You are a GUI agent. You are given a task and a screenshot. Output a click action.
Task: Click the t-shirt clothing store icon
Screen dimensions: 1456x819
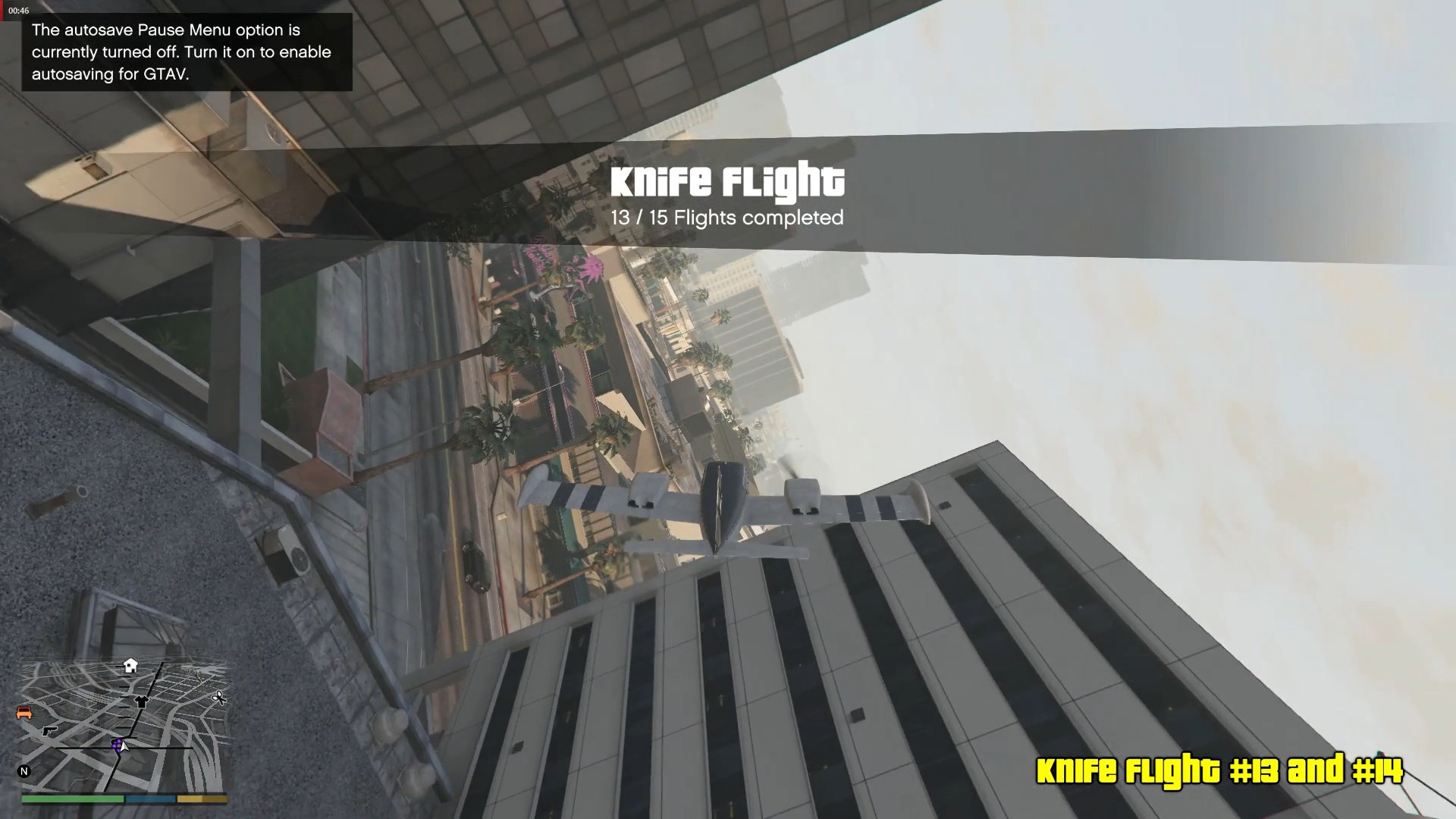[x=140, y=702]
